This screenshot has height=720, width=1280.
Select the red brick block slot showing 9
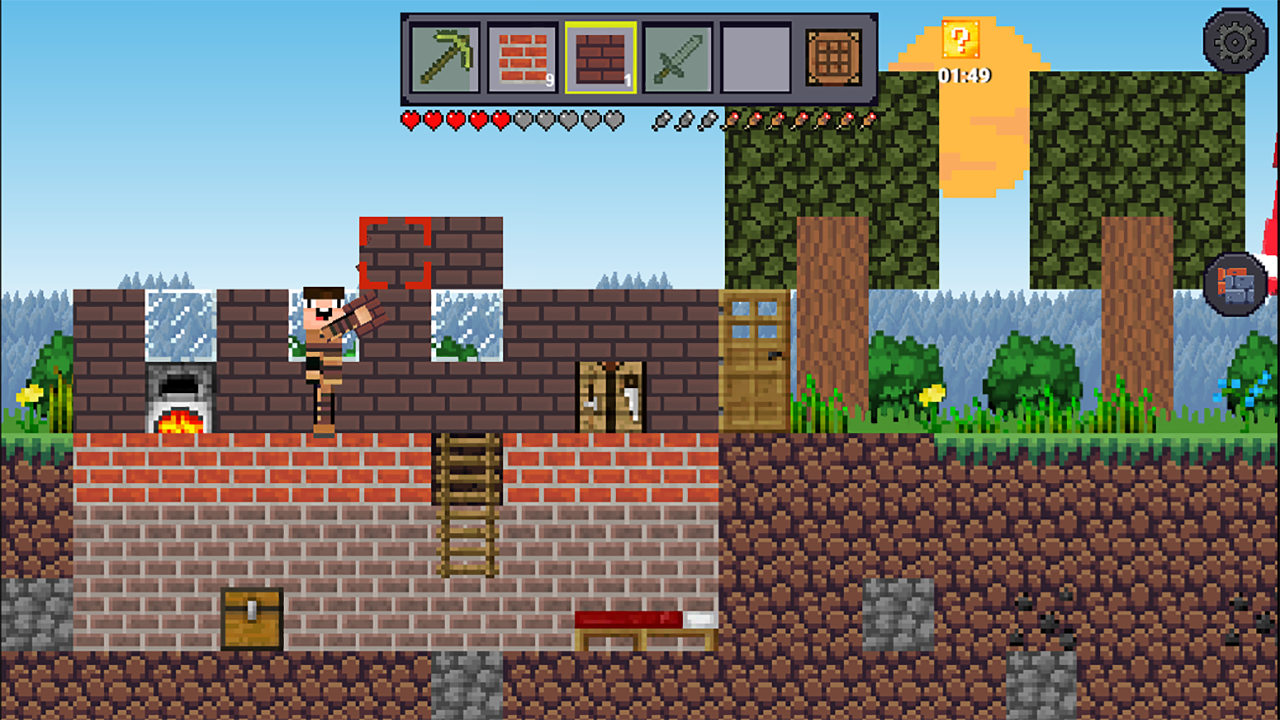[x=521, y=58]
